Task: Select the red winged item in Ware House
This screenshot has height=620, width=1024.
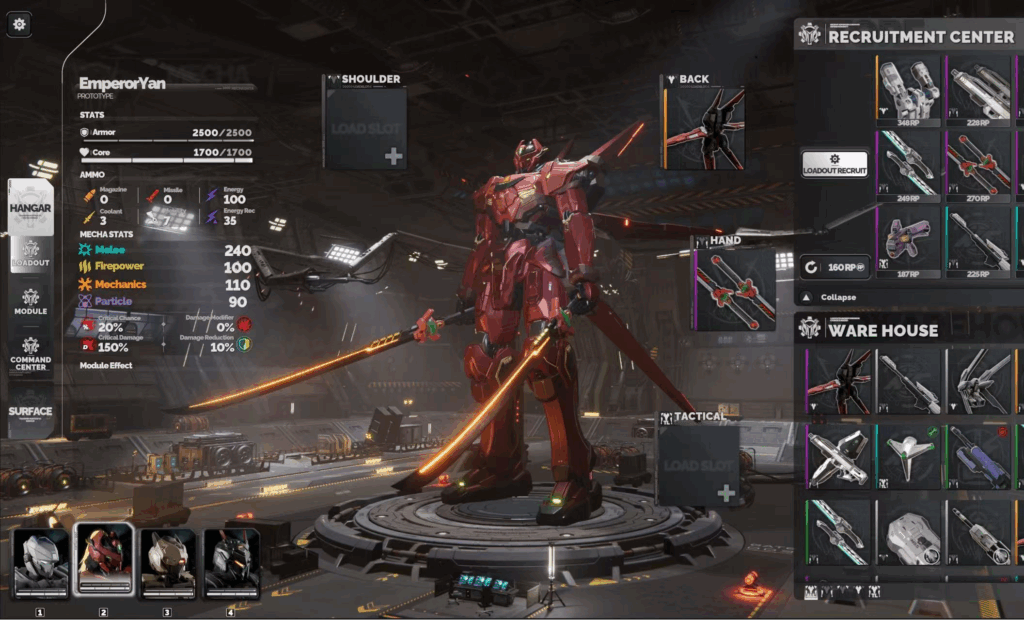Action: 839,381
